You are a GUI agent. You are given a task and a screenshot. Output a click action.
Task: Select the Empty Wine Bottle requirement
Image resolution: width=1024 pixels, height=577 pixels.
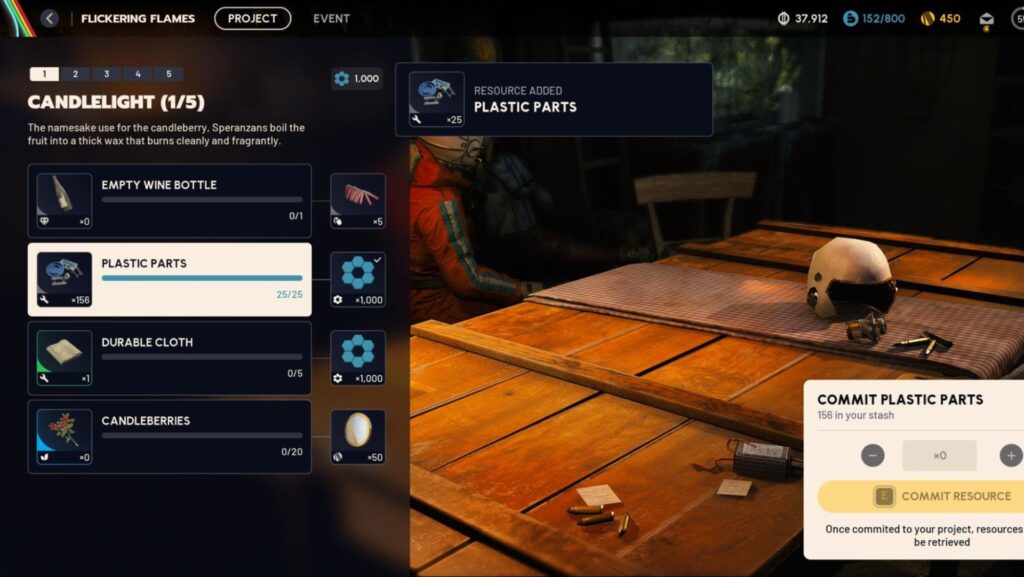(169, 201)
